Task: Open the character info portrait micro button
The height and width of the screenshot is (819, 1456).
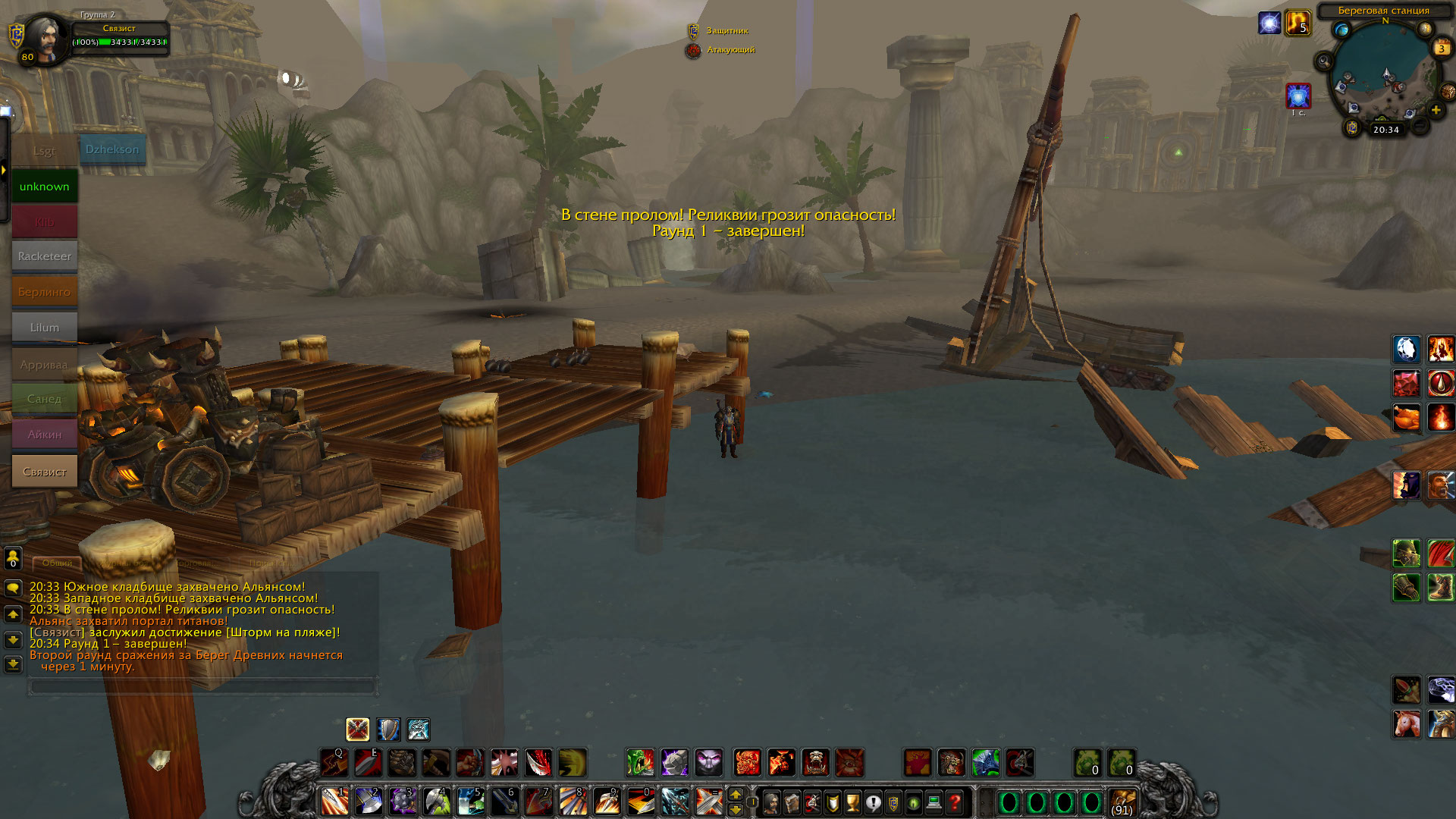Action: 771,802
